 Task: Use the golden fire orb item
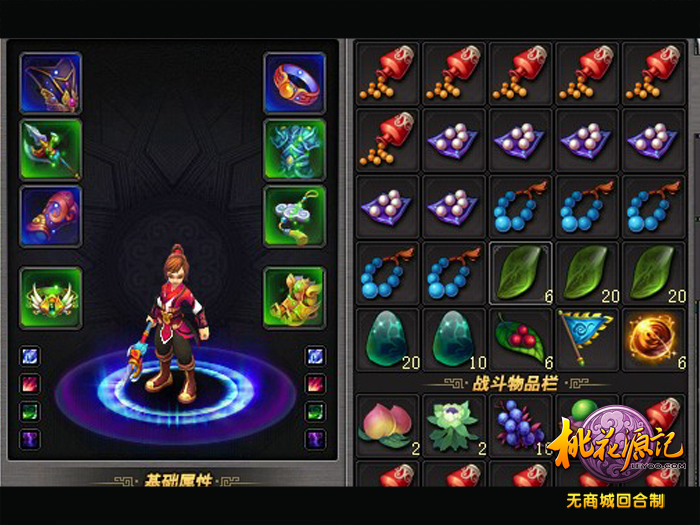655,339
